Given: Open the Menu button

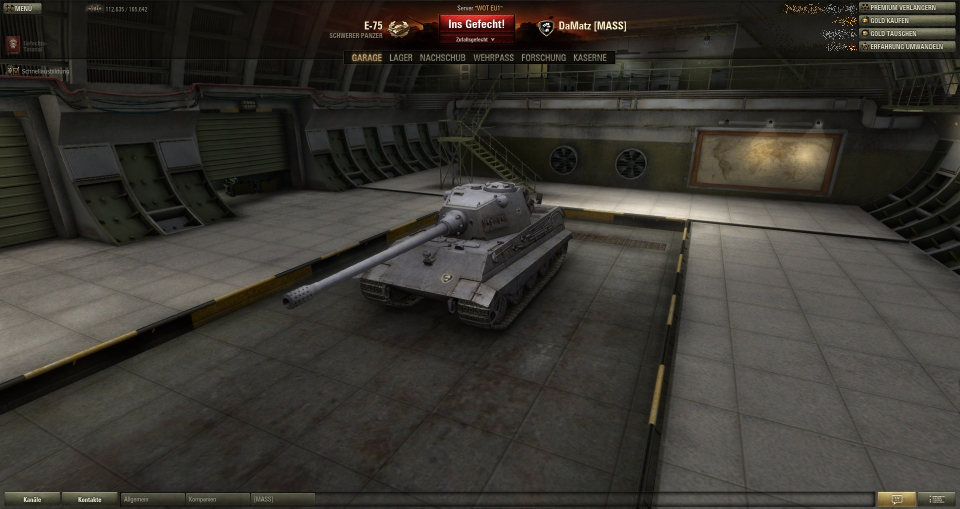Looking at the screenshot, I should tap(22, 8).
